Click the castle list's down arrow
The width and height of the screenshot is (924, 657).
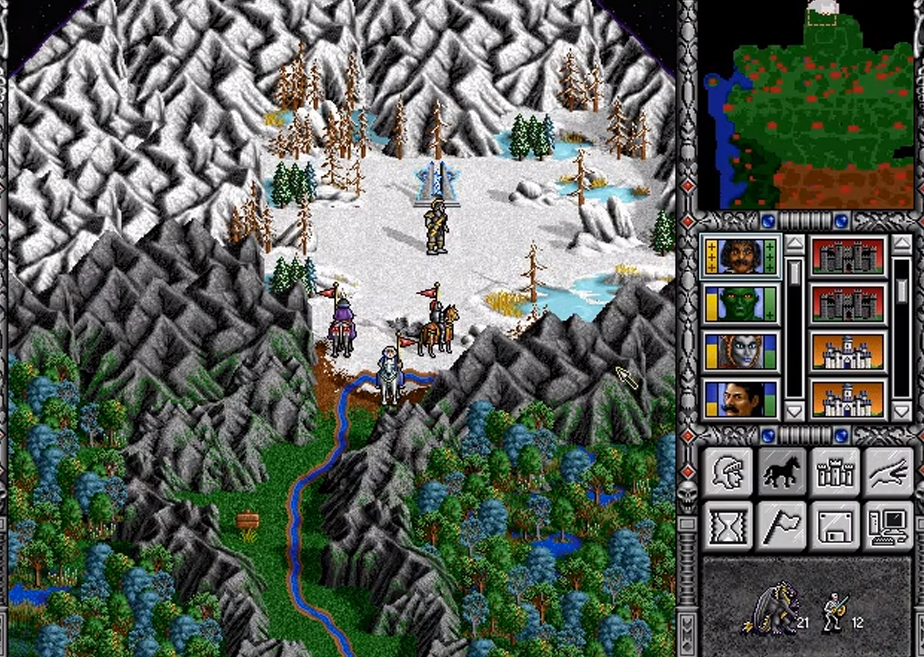point(901,410)
